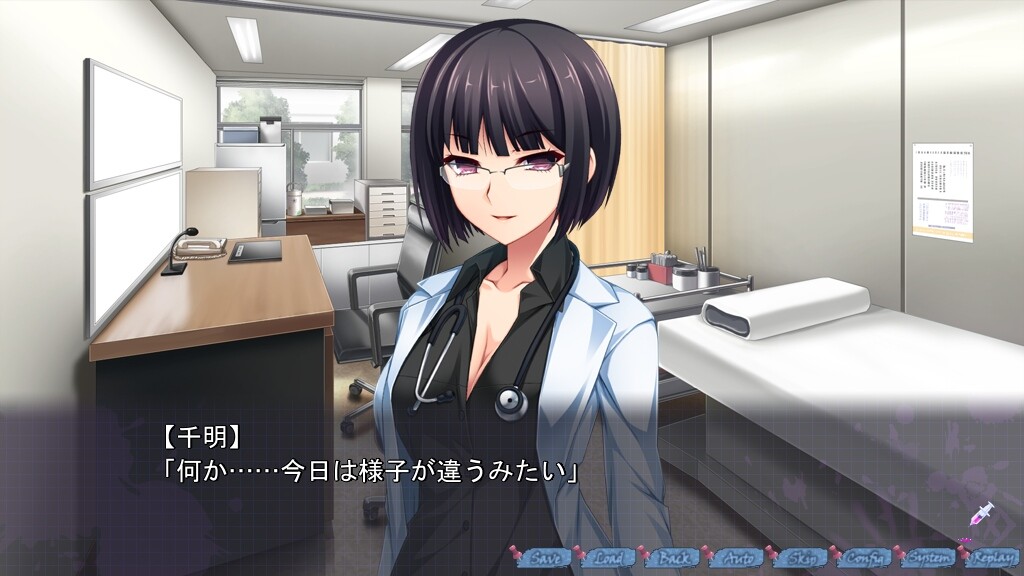Go back with the Back button
Image resolution: width=1024 pixels, height=576 pixels.
[673, 558]
